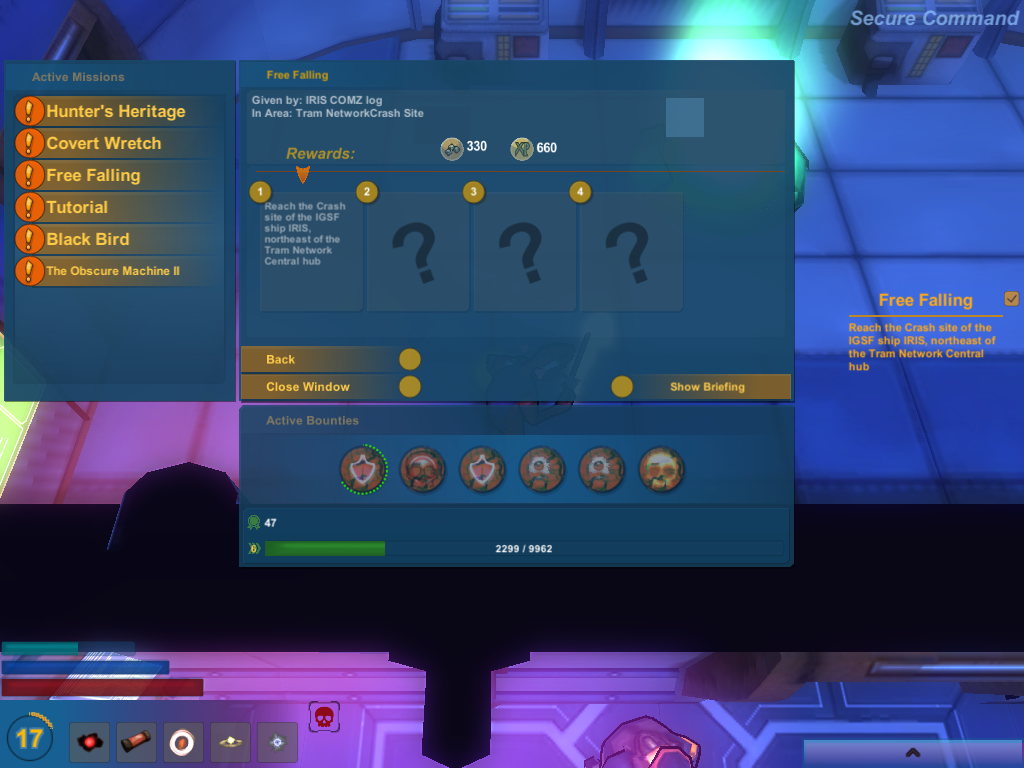
Task: Select the Tutorial mission
Action: (77, 207)
